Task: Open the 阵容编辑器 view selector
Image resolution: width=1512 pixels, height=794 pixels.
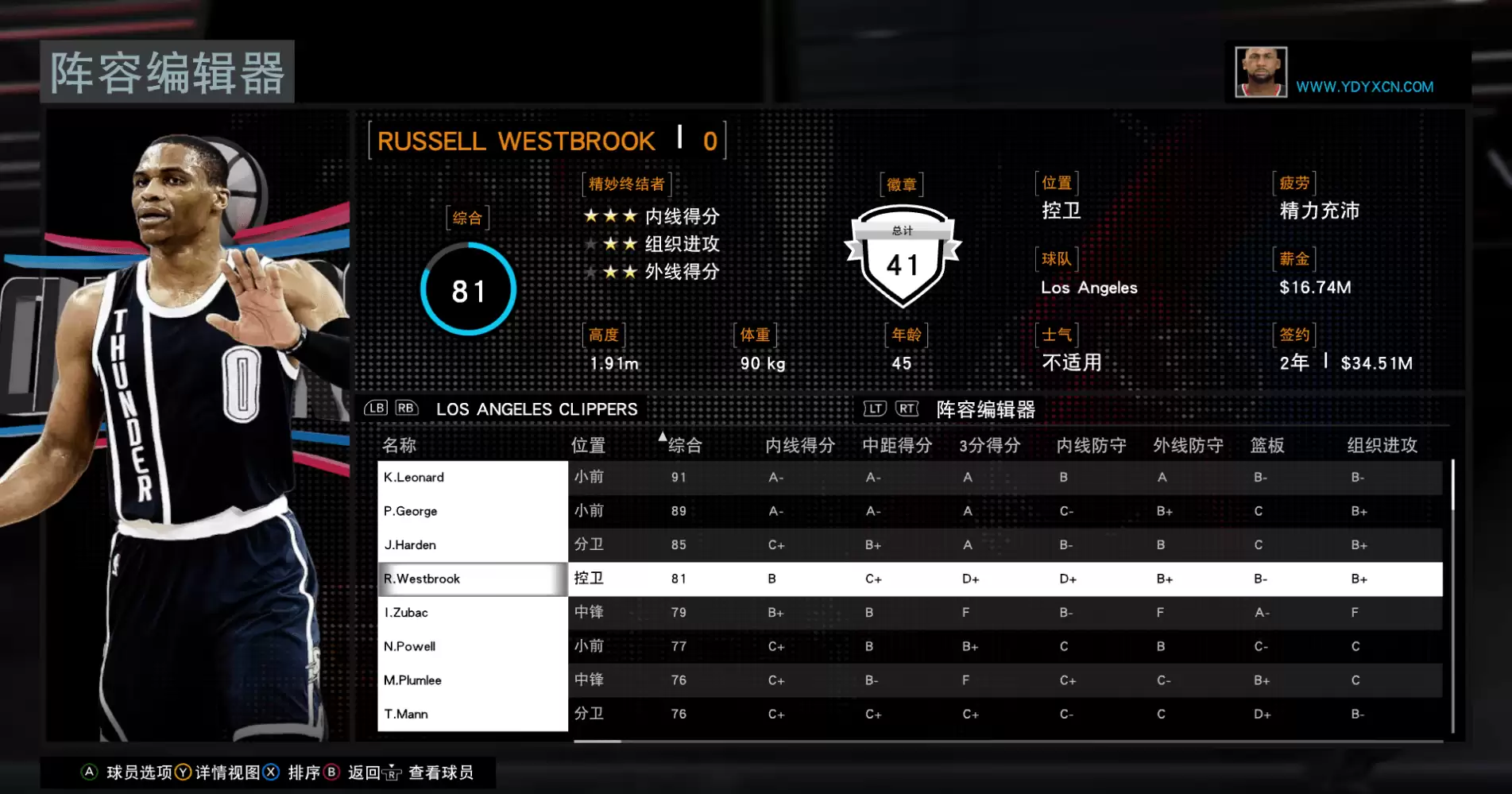Action: click(x=985, y=409)
